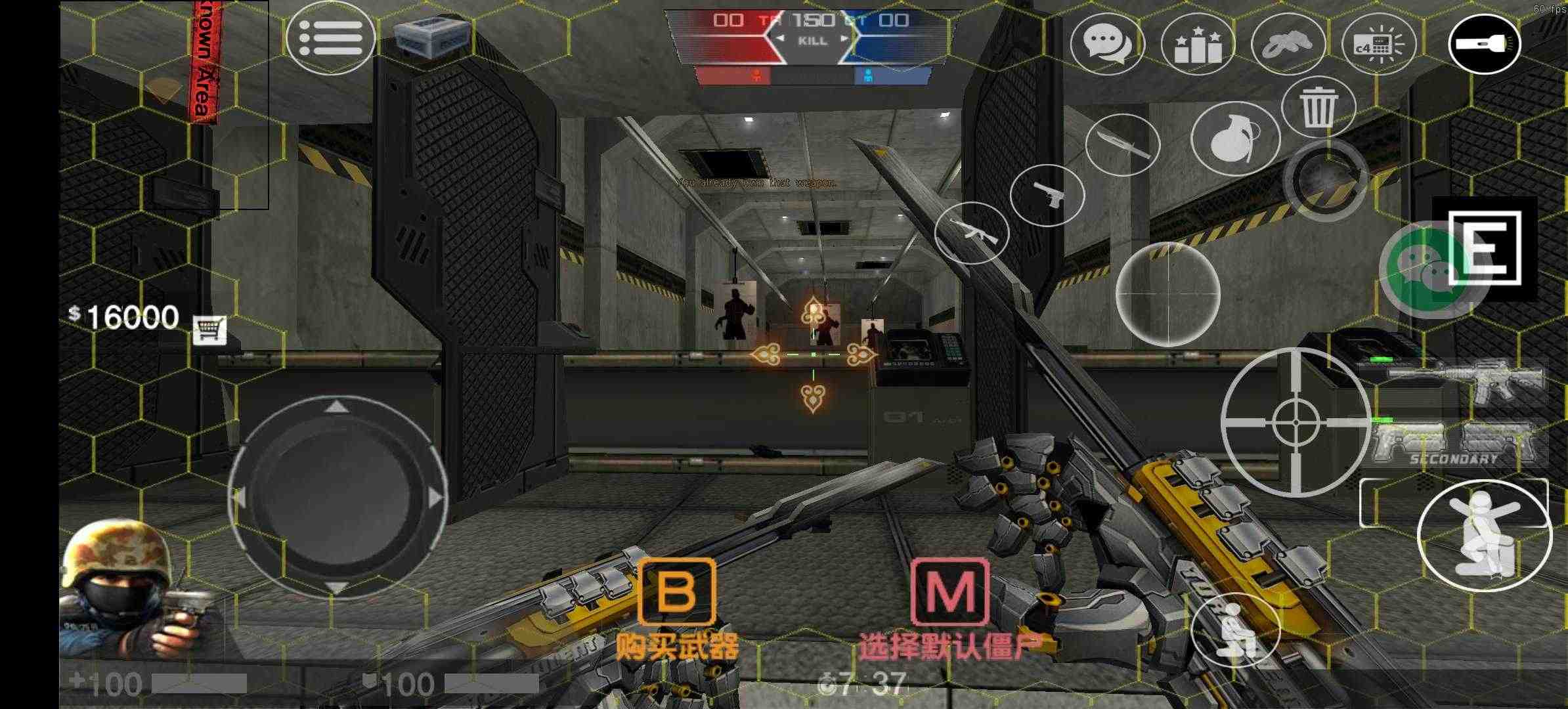
Task: Toggle the flashlight on
Action: pos(1485,43)
